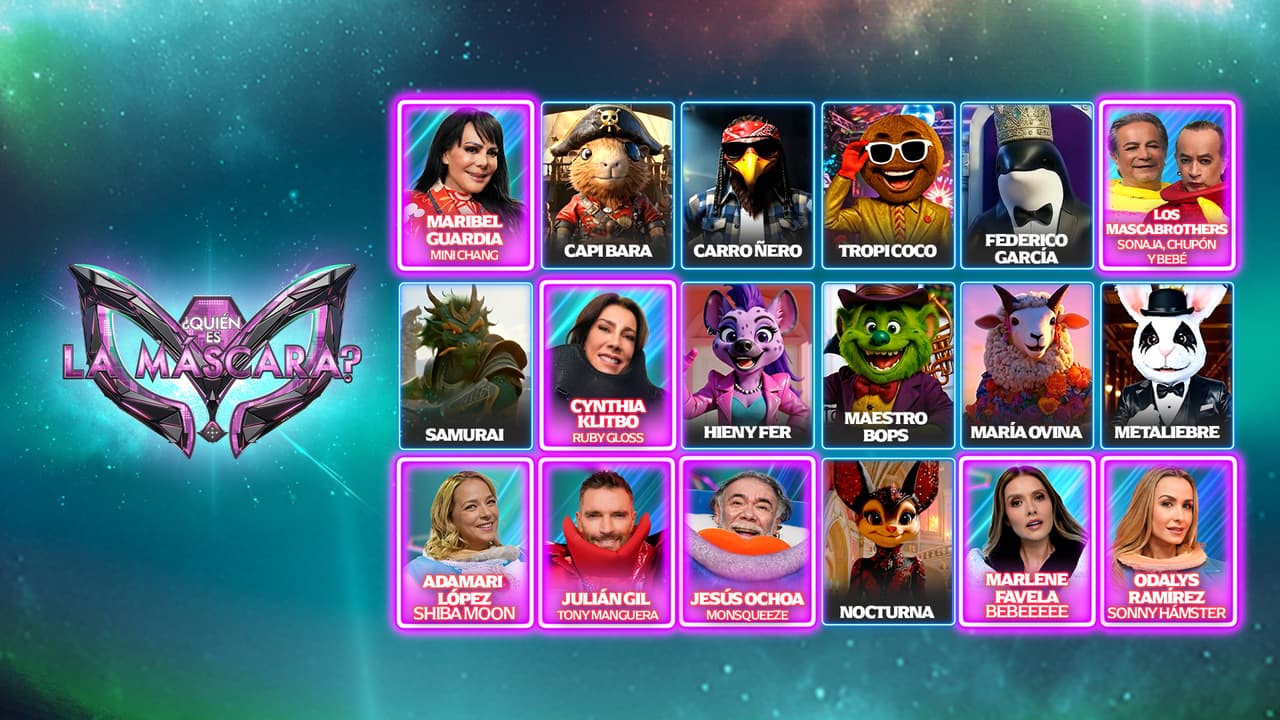Choose the Julián Gil Tony Manguera card
1280x720 pixels.
(608, 542)
